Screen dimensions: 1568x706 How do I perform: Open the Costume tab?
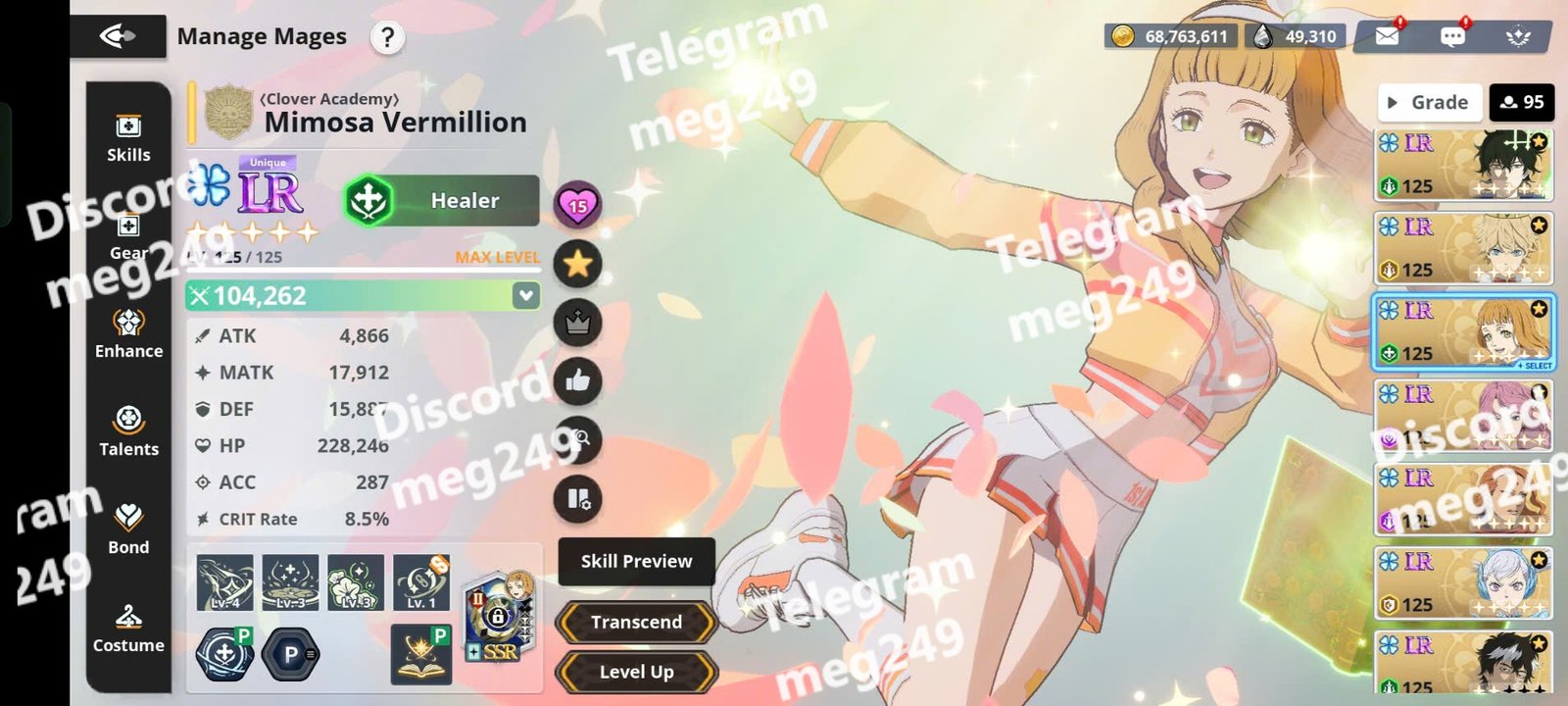click(128, 629)
